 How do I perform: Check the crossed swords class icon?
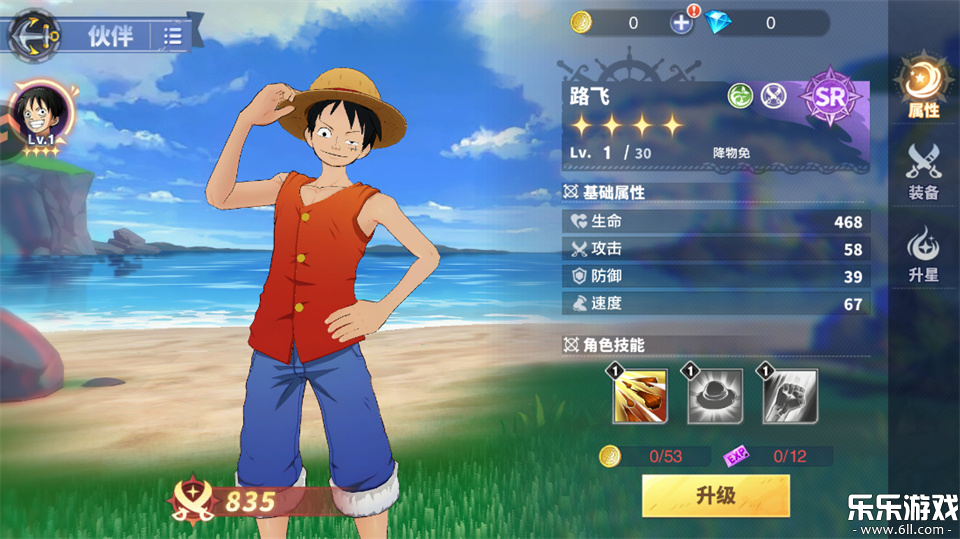pos(774,95)
